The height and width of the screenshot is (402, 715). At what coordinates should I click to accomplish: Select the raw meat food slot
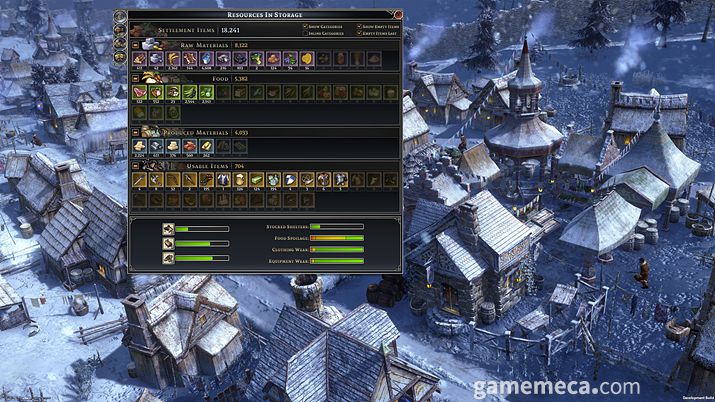[x=139, y=93]
